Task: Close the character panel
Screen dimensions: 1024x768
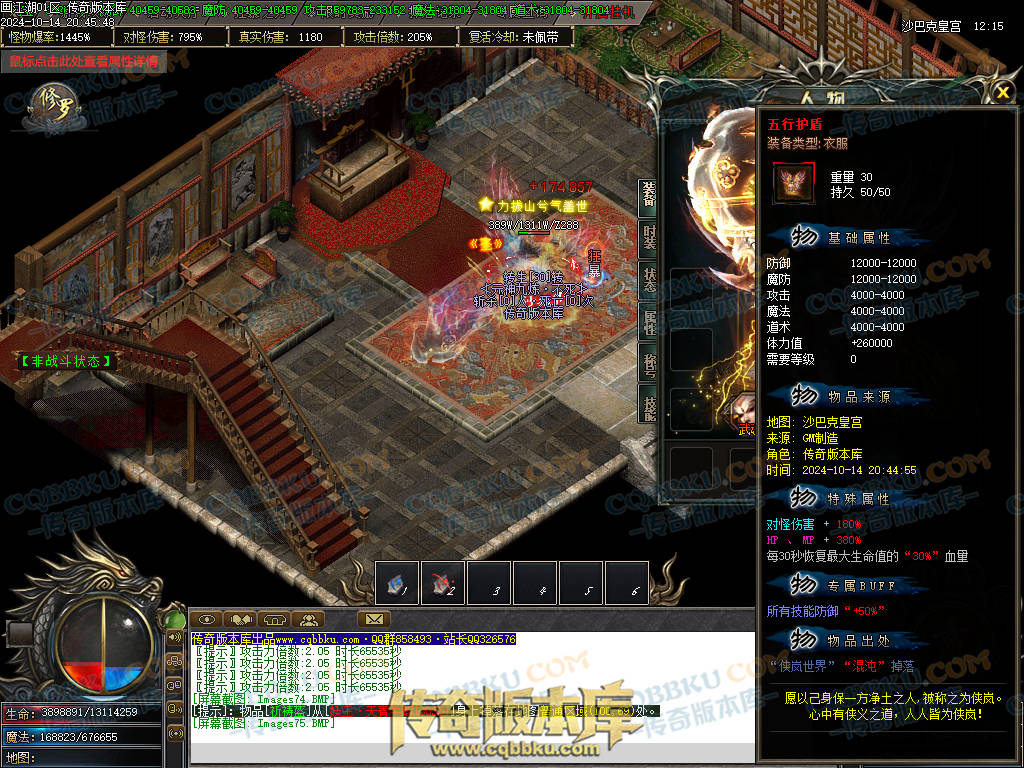Action: click(1002, 92)
